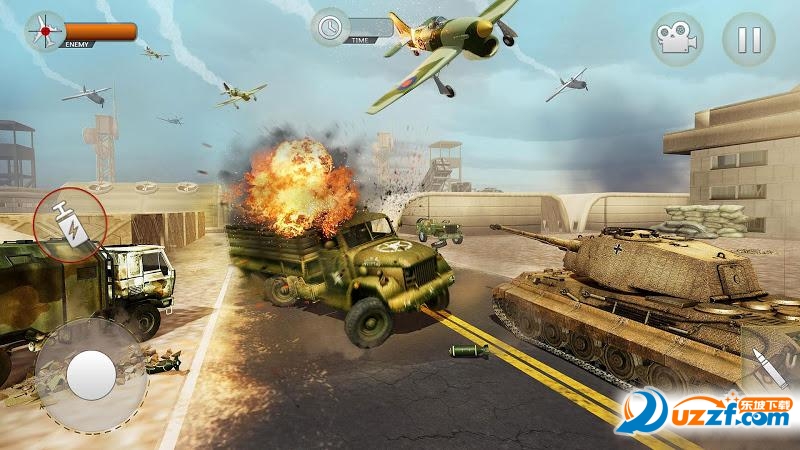This screenshot has width=800, height=450.
Task: Tap the virtual joystick knob
Action: 91,375
